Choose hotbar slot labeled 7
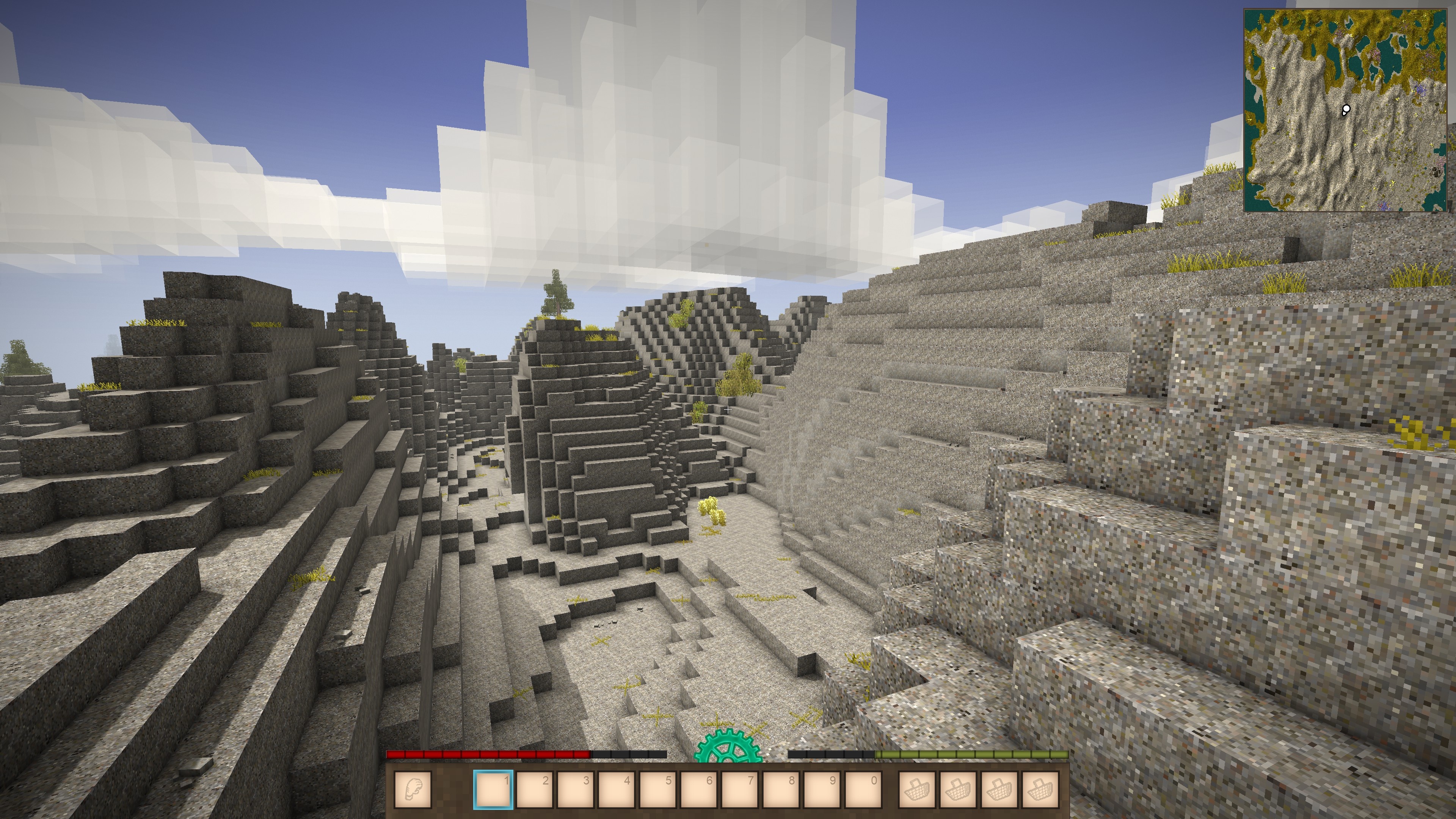 click(x=740, y=789)
